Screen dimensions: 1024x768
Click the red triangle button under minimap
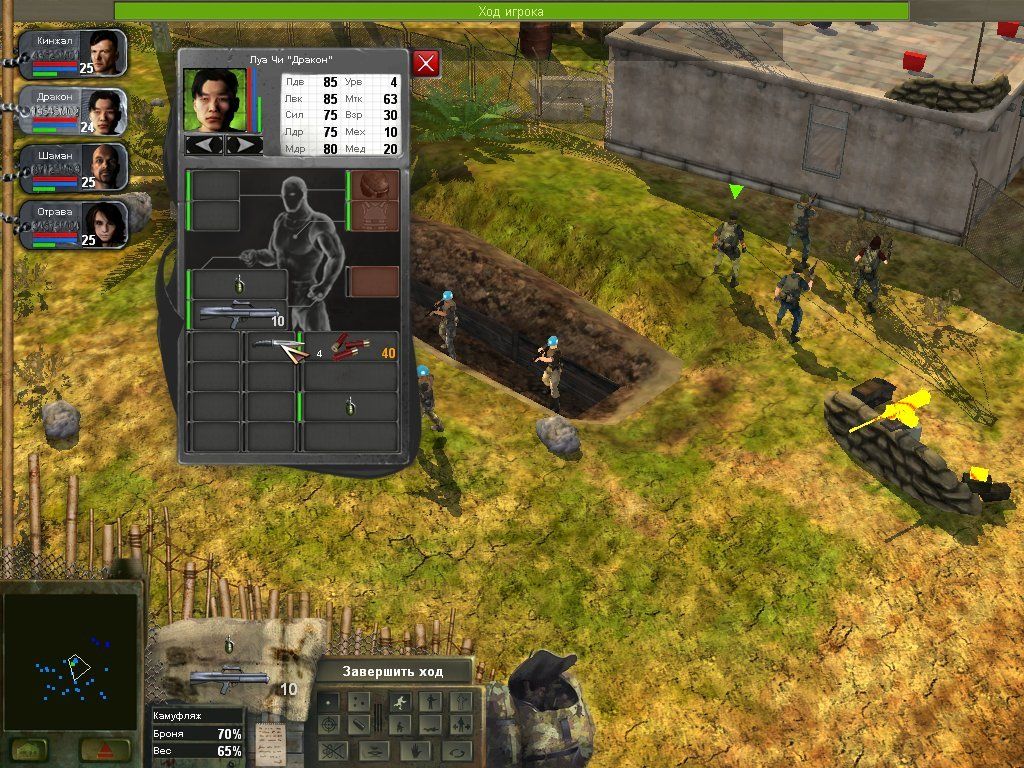point(101,749)
